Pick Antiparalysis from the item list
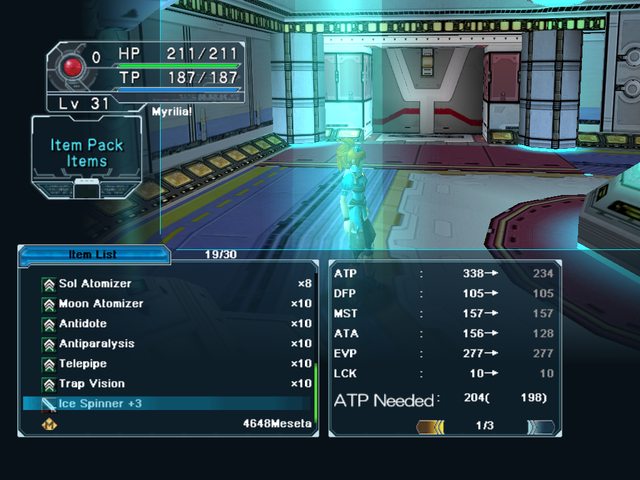 (x=96, y=344)
